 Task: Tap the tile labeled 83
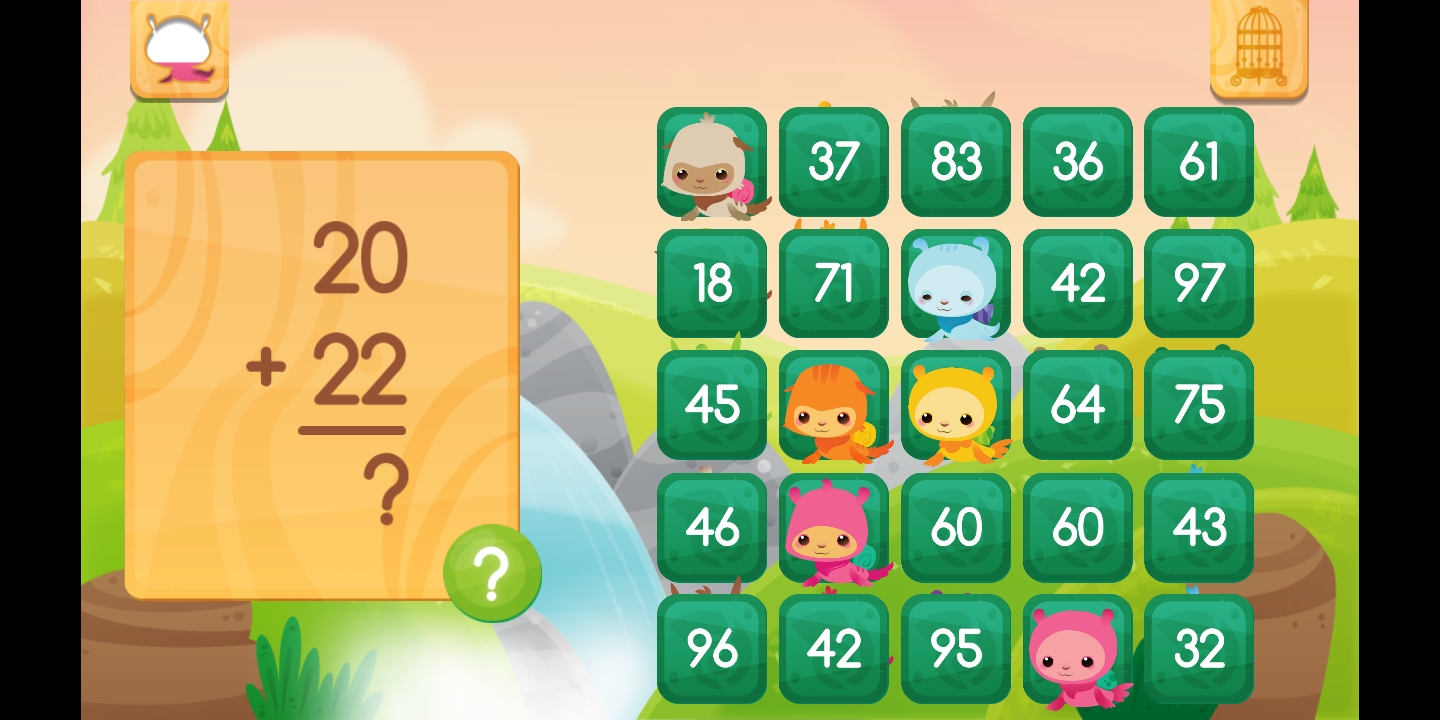tap(955, 162)
